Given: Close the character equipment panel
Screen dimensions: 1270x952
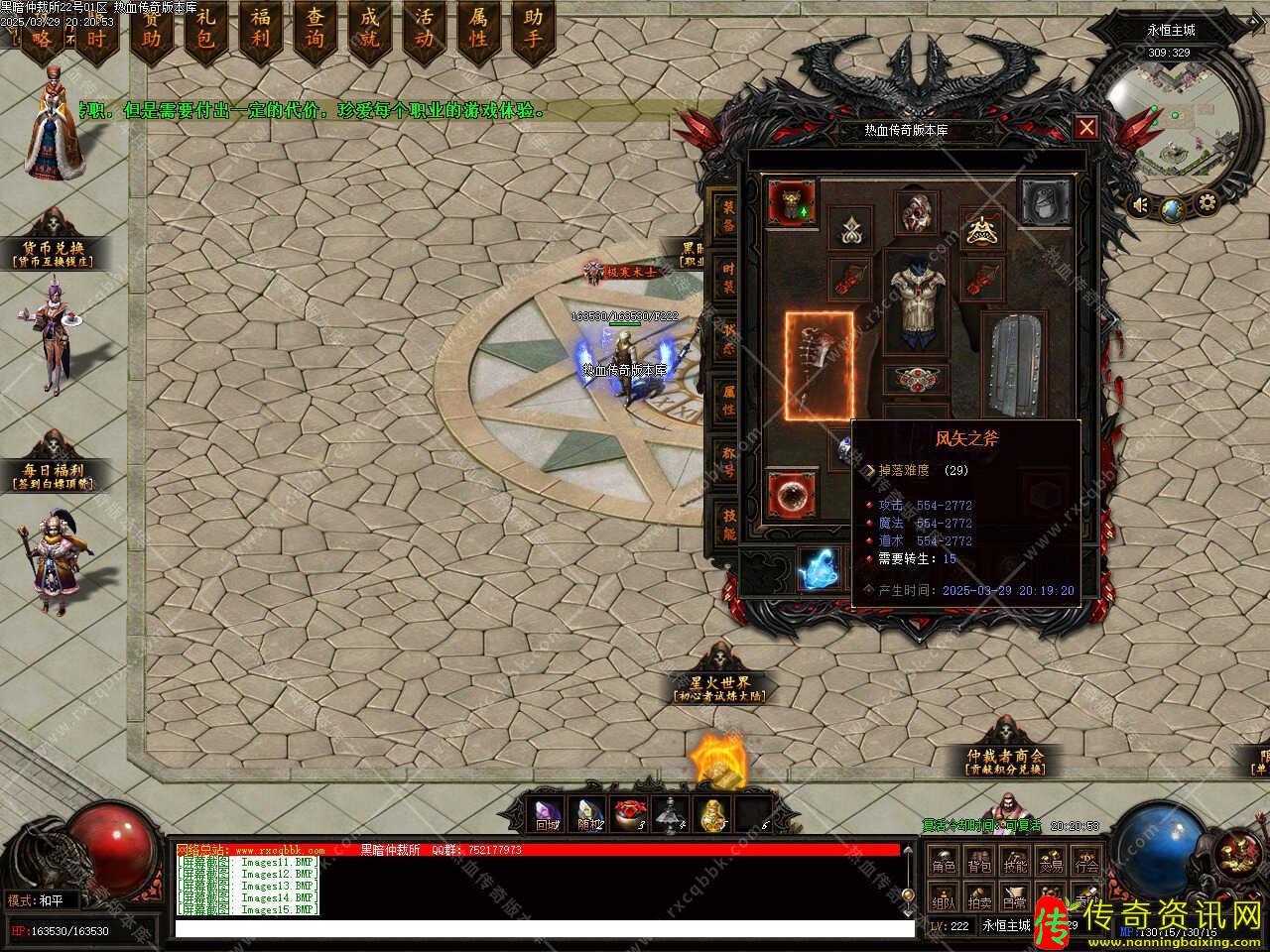Looking at the screenshot, I should point(1086,127).
